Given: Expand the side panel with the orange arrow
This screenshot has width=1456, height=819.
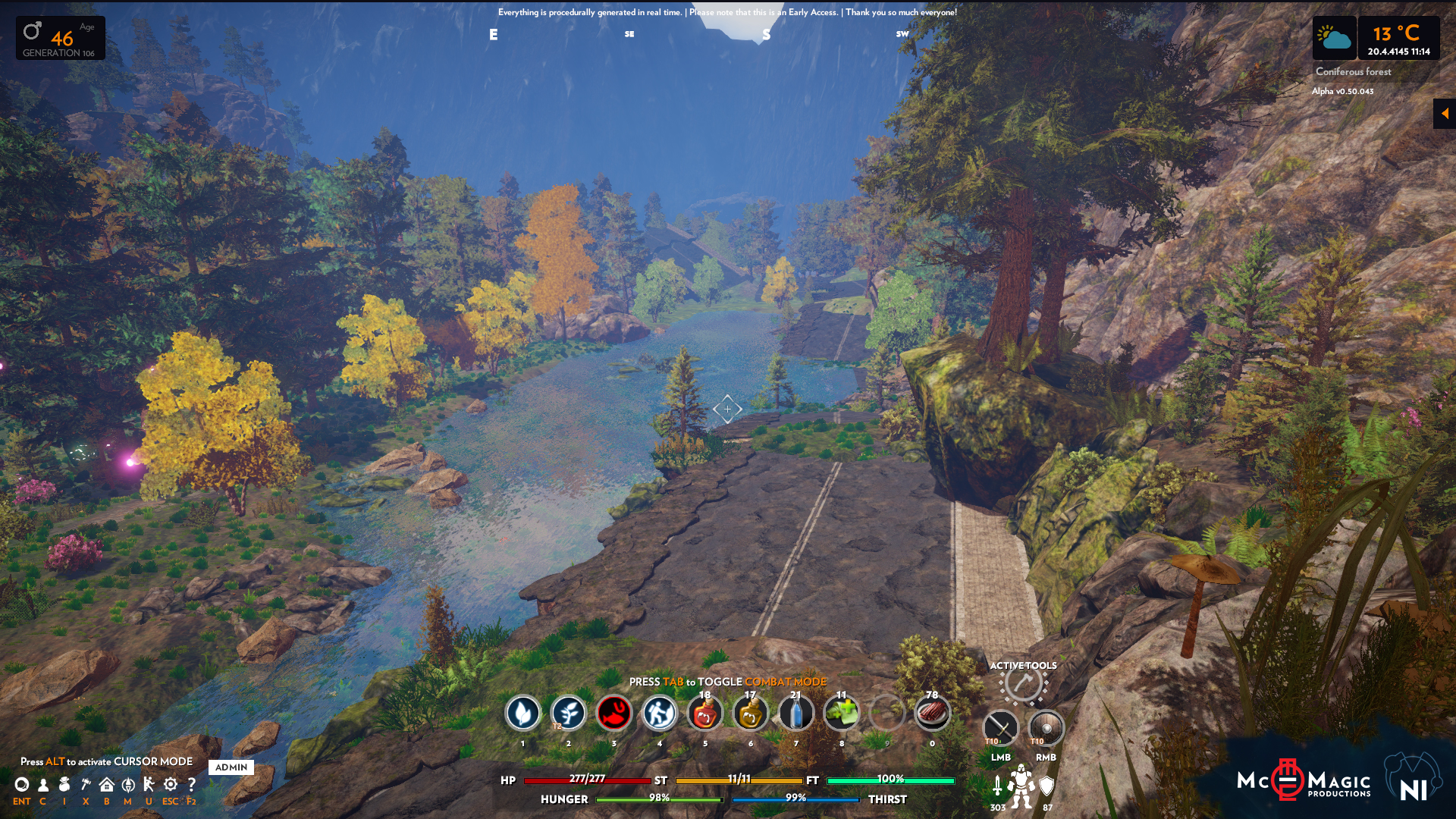Looking at the screenshot, I should (x=1445, y=114).
